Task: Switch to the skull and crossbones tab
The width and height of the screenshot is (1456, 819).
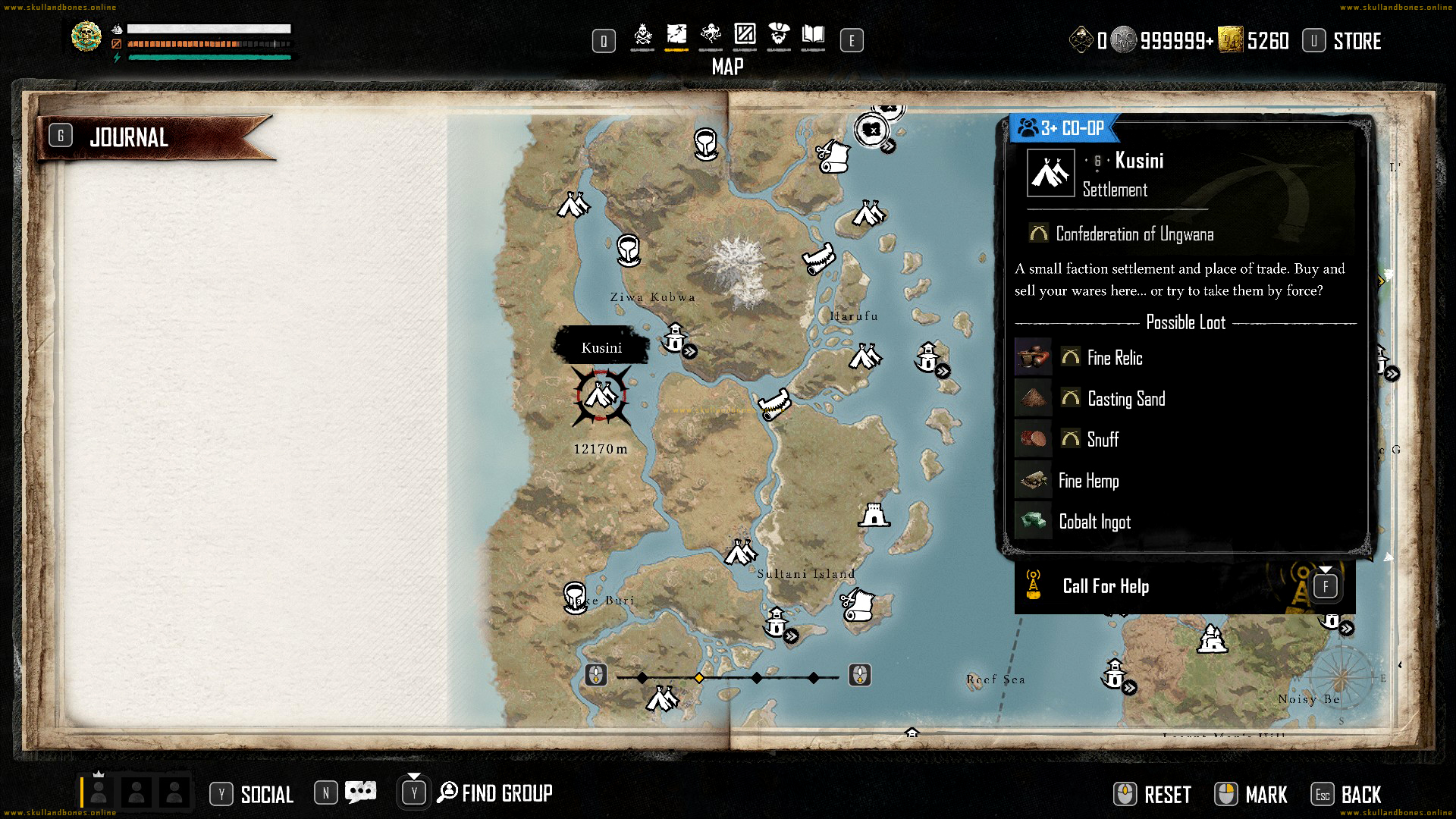Action: [x=642, y=35]
